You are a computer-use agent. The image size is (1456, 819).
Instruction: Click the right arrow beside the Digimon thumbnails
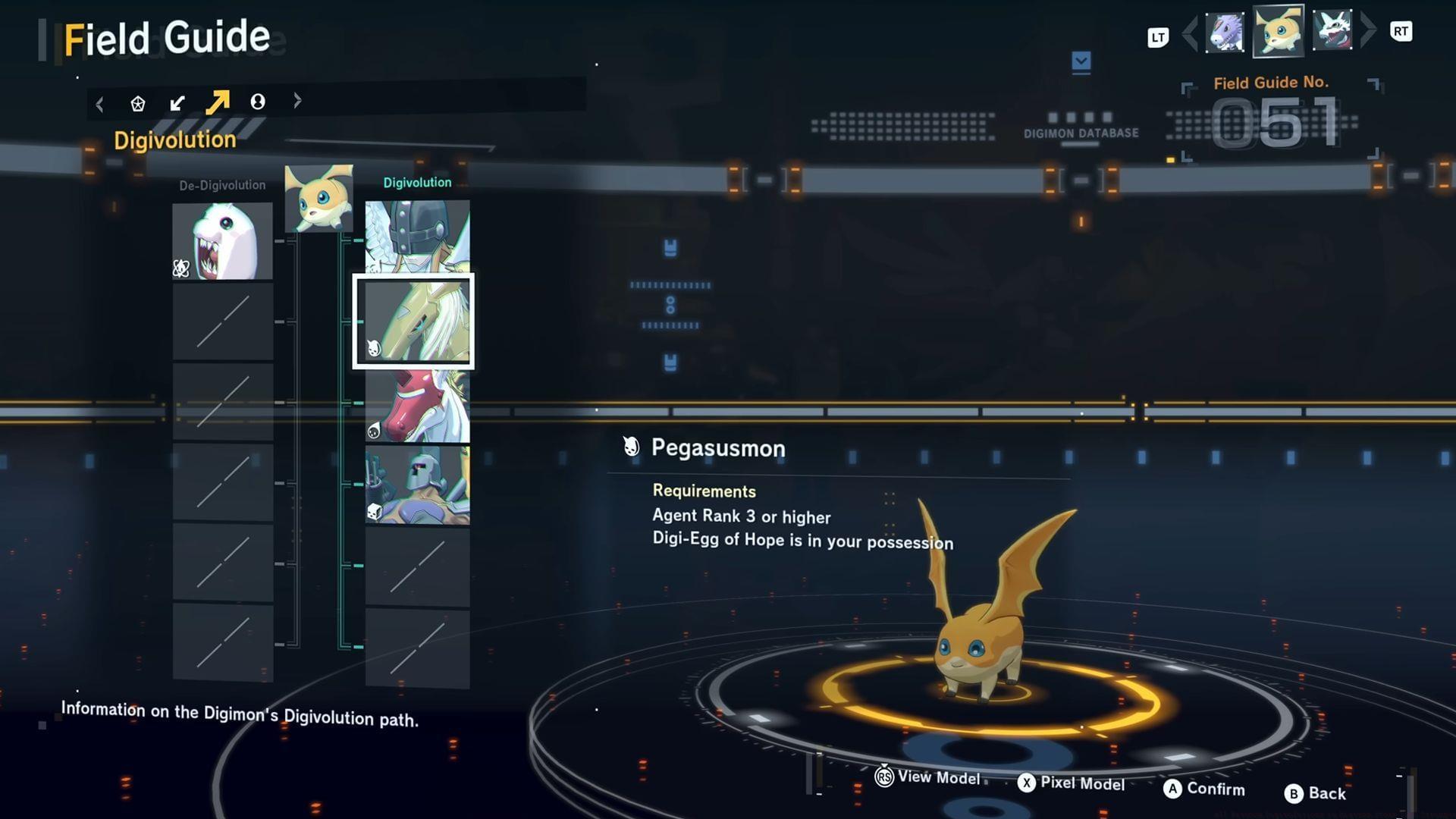[x=1368, y=31]
